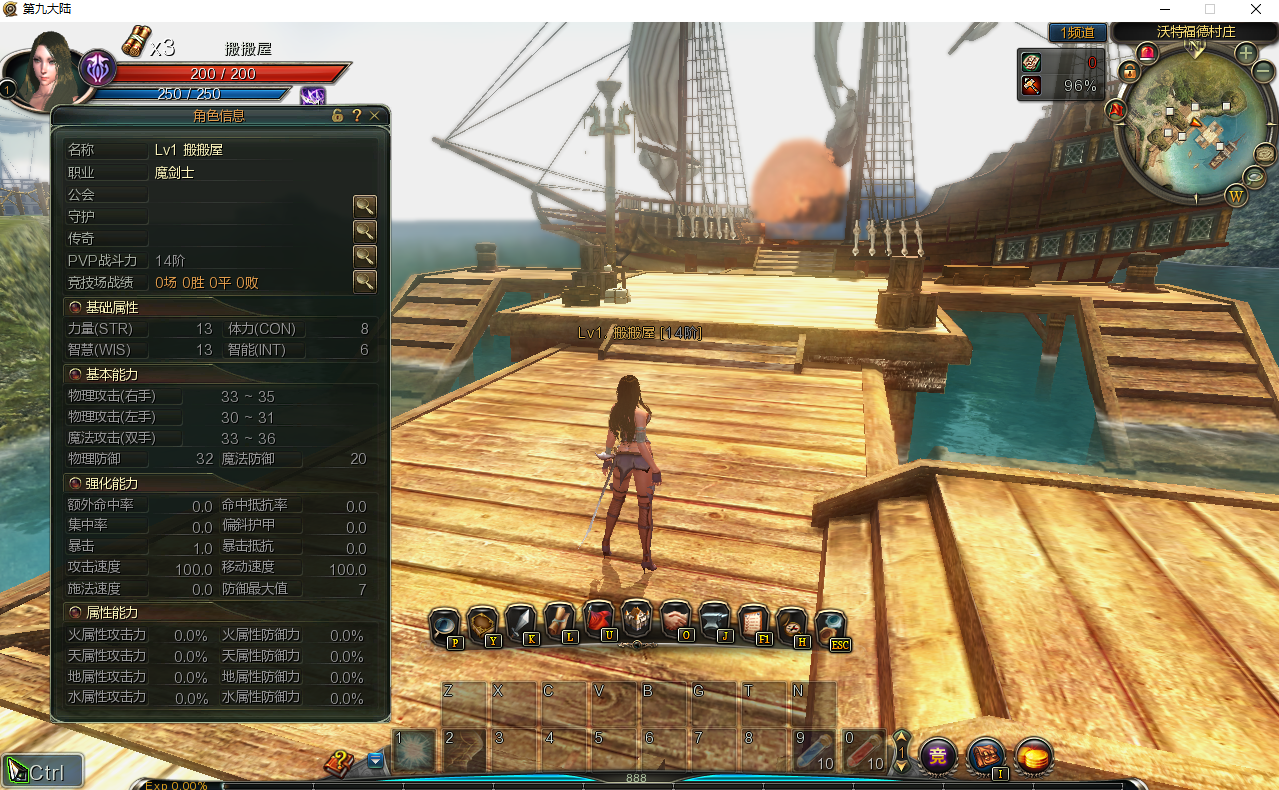Toggle the character panel lock icon
Image resolution: width=1279 pixels, height=790 pixels.
(x=338, y=116)
